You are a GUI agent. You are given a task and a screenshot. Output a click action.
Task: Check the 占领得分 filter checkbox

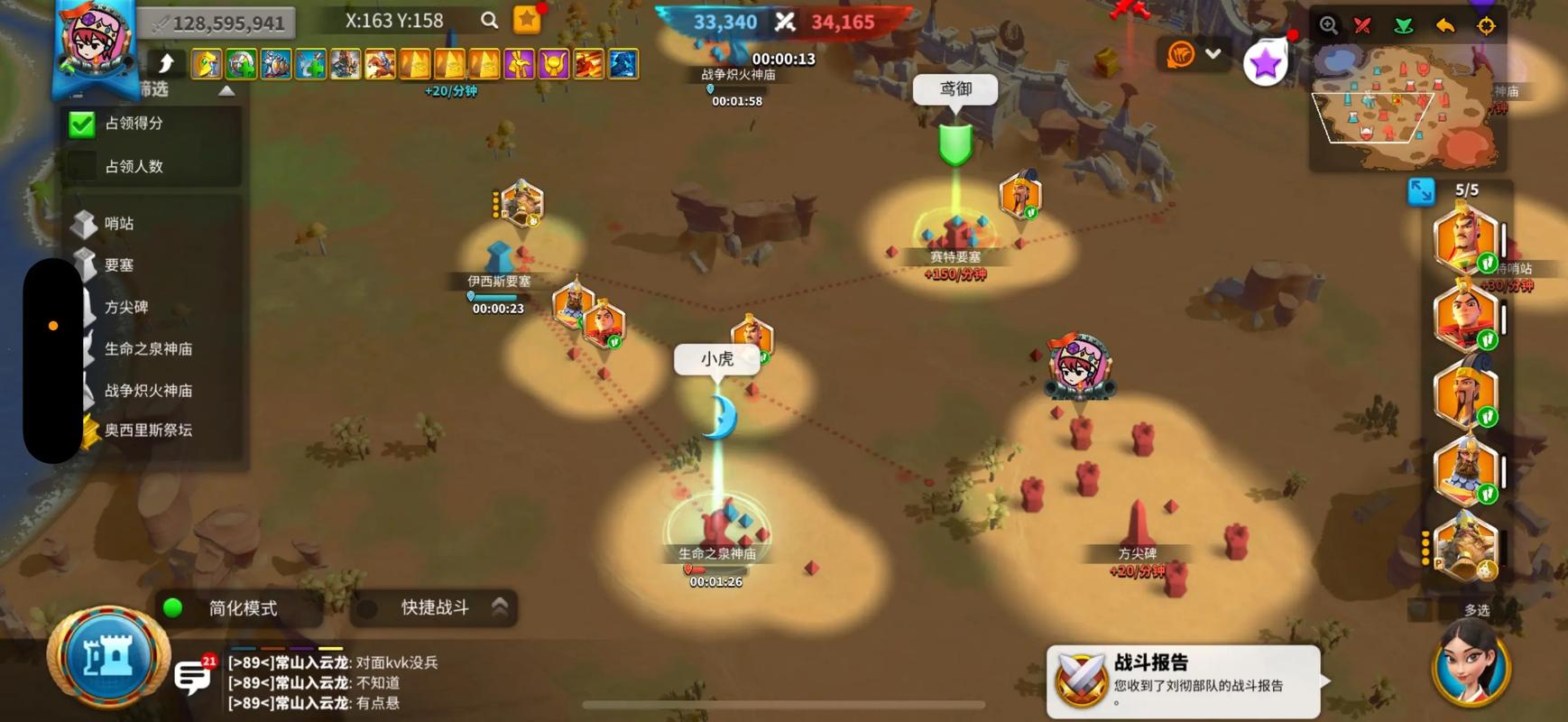coord(82,124)
